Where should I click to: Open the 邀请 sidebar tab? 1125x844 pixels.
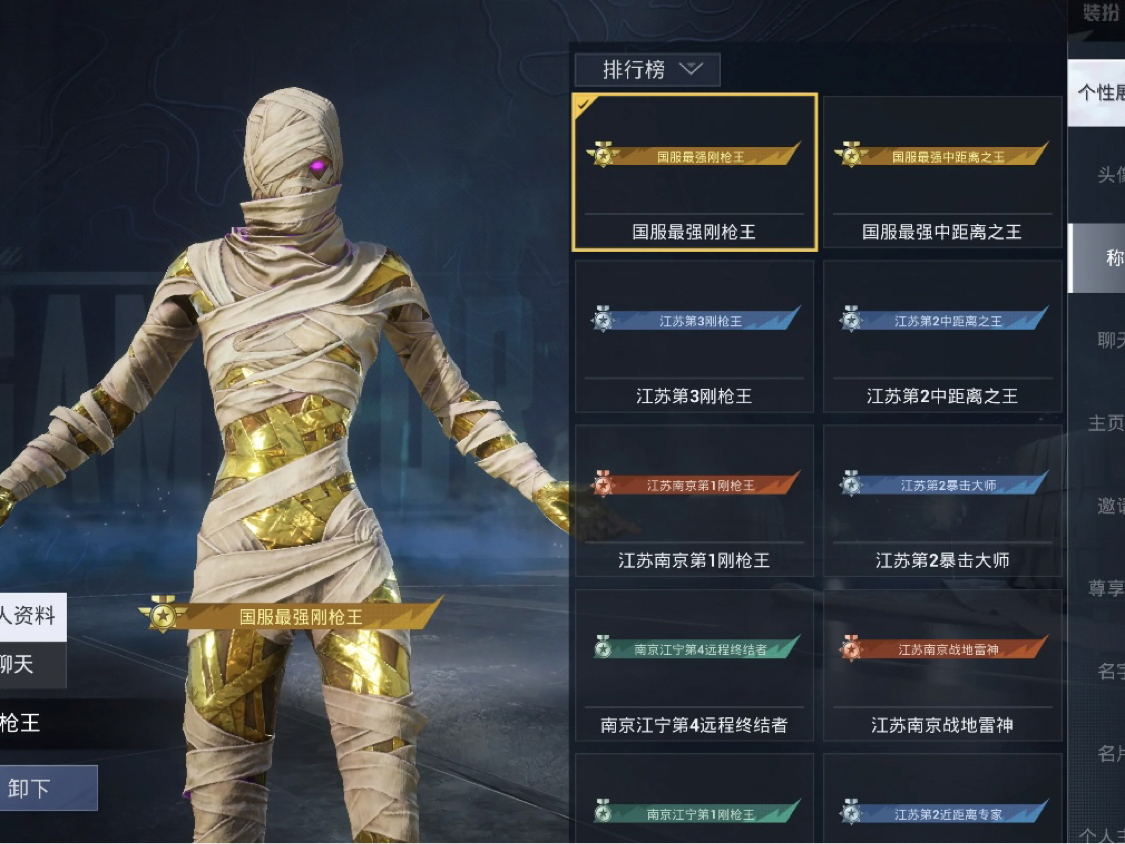(1106, 506)
